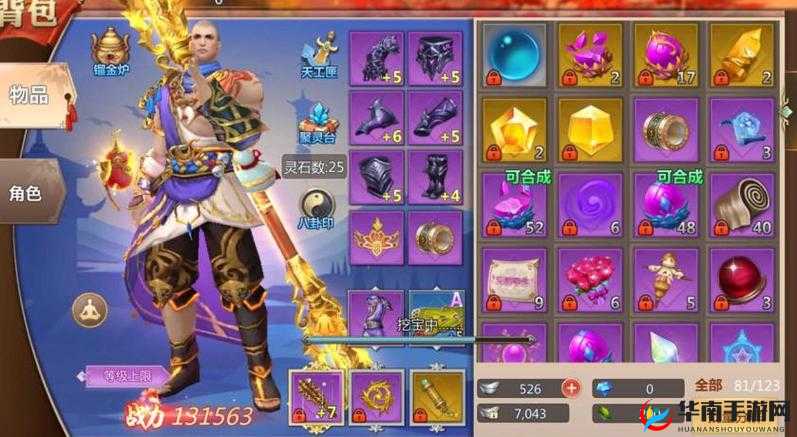Switch to the 角色 character tab
797x437 pixels.
(26, 192)
